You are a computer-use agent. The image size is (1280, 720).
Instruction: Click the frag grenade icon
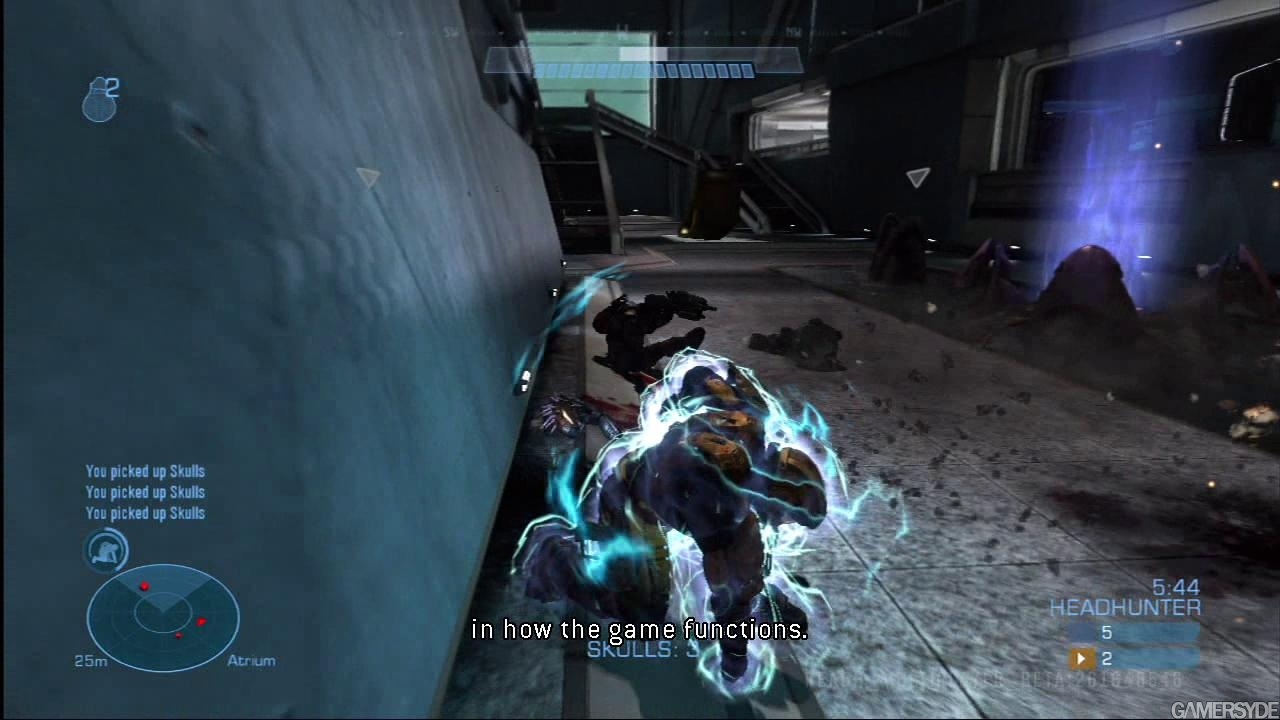(x=99, y=100)
